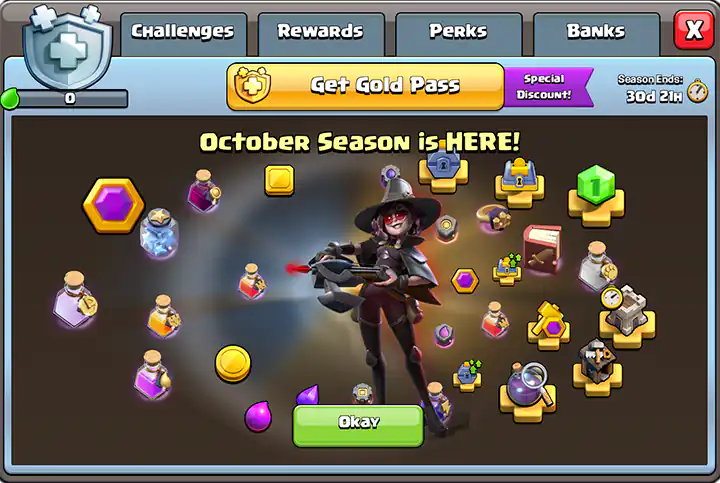
Task: Click the Get Gold Pass button
Action: [365, 86]
